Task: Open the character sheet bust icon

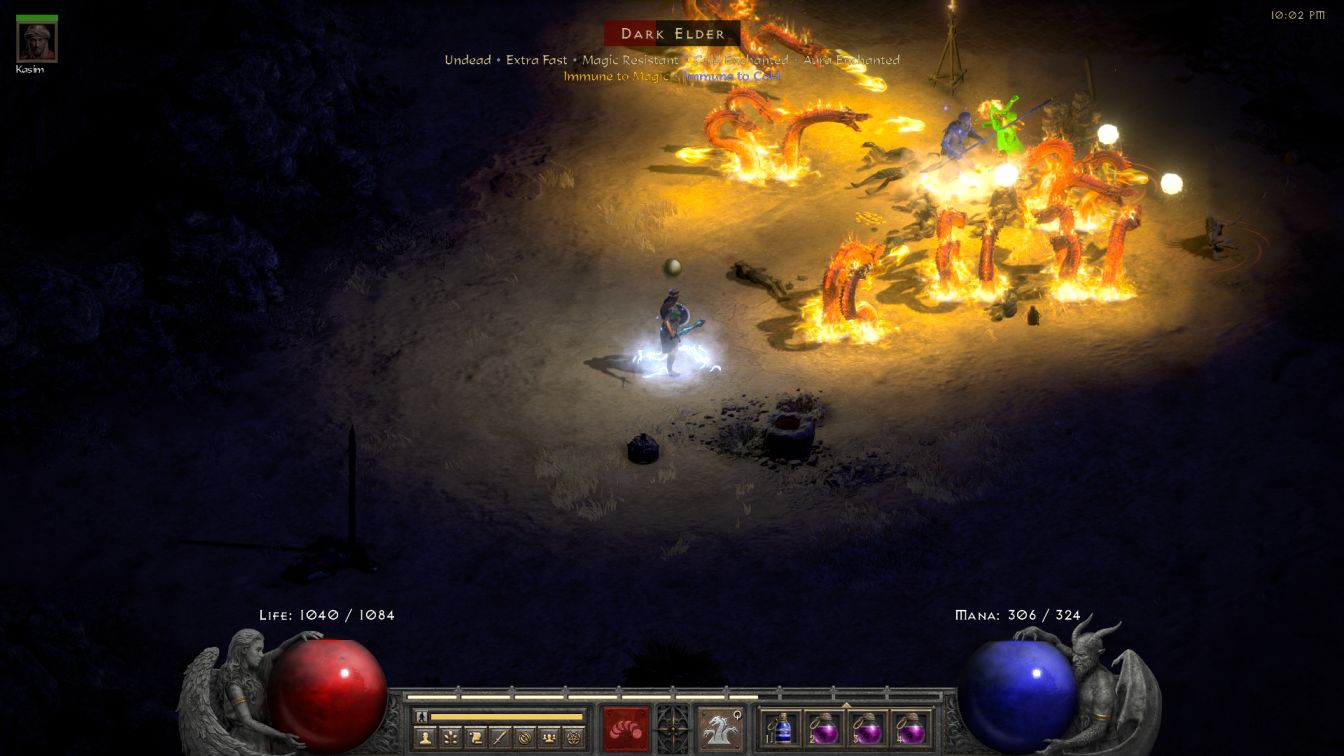Action: (x=425, y=738)
